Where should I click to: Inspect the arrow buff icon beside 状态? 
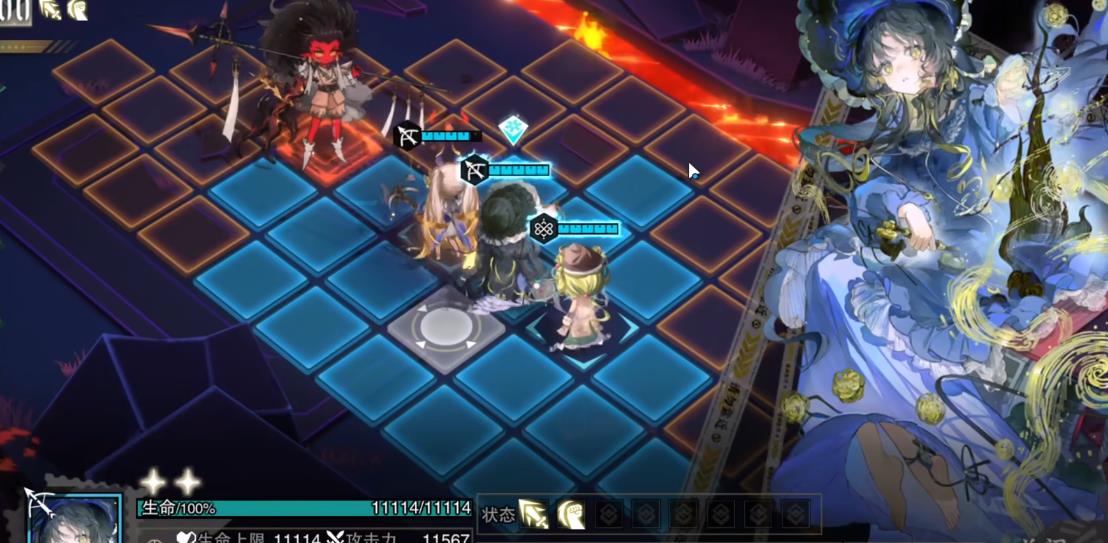click(534, 514)
